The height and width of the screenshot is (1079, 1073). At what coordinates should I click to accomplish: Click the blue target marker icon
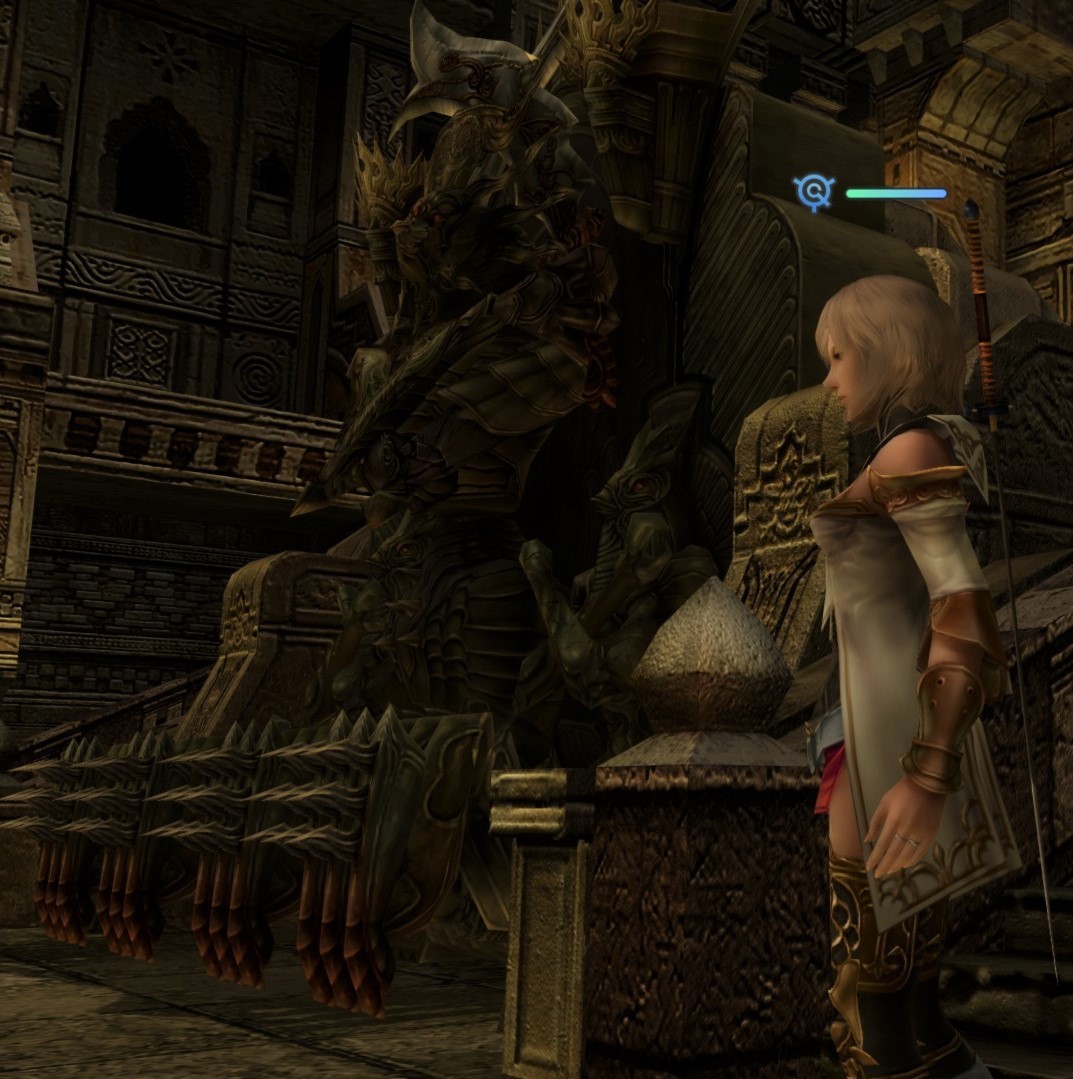point(815,192)
